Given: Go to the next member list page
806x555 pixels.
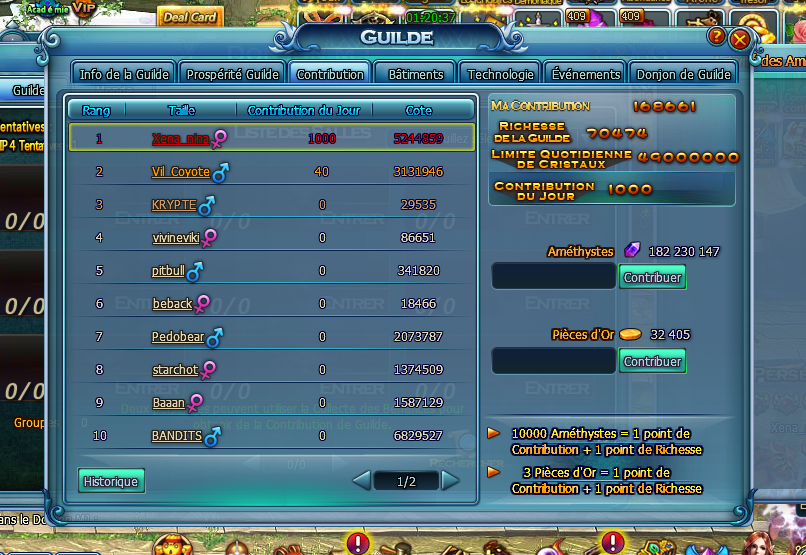Looking at the screenshot, I should 451,481.
